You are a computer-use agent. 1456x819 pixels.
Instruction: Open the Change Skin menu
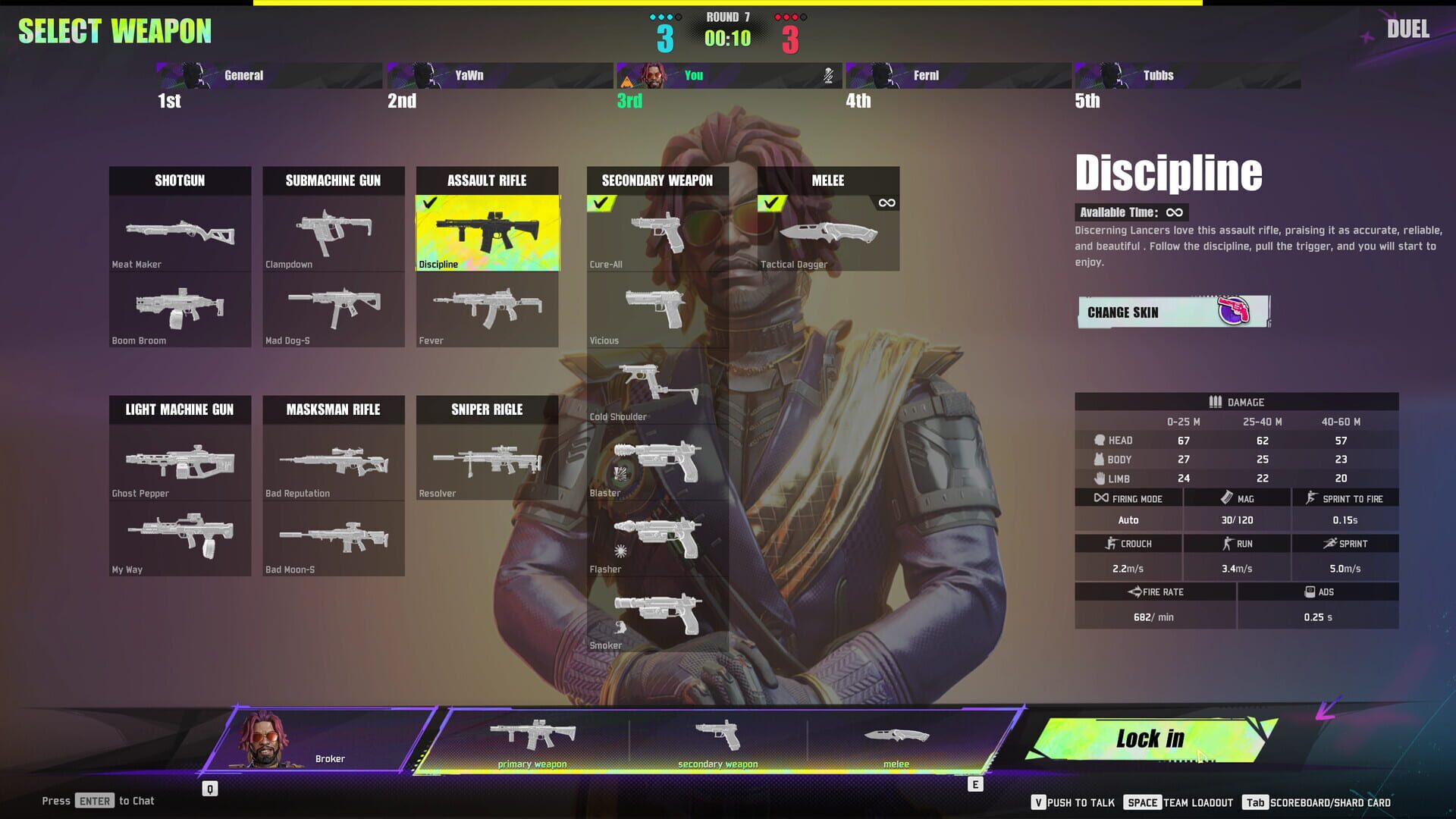1172,312
